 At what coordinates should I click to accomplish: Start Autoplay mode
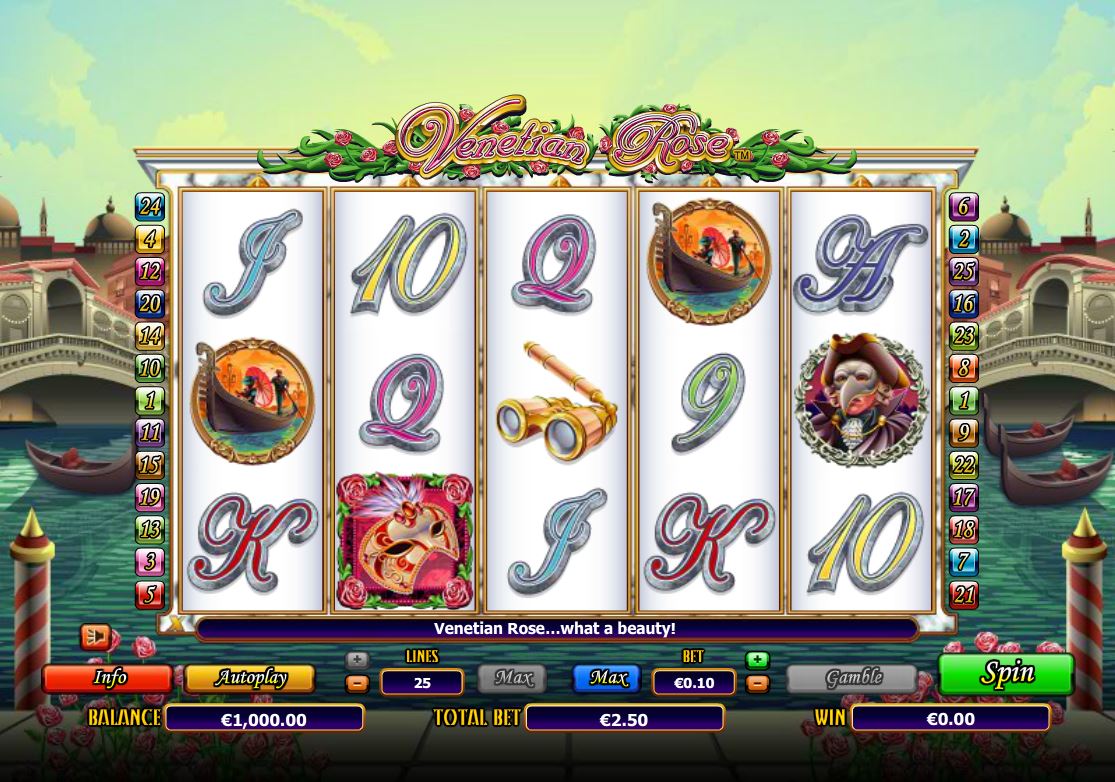[249, 678]
